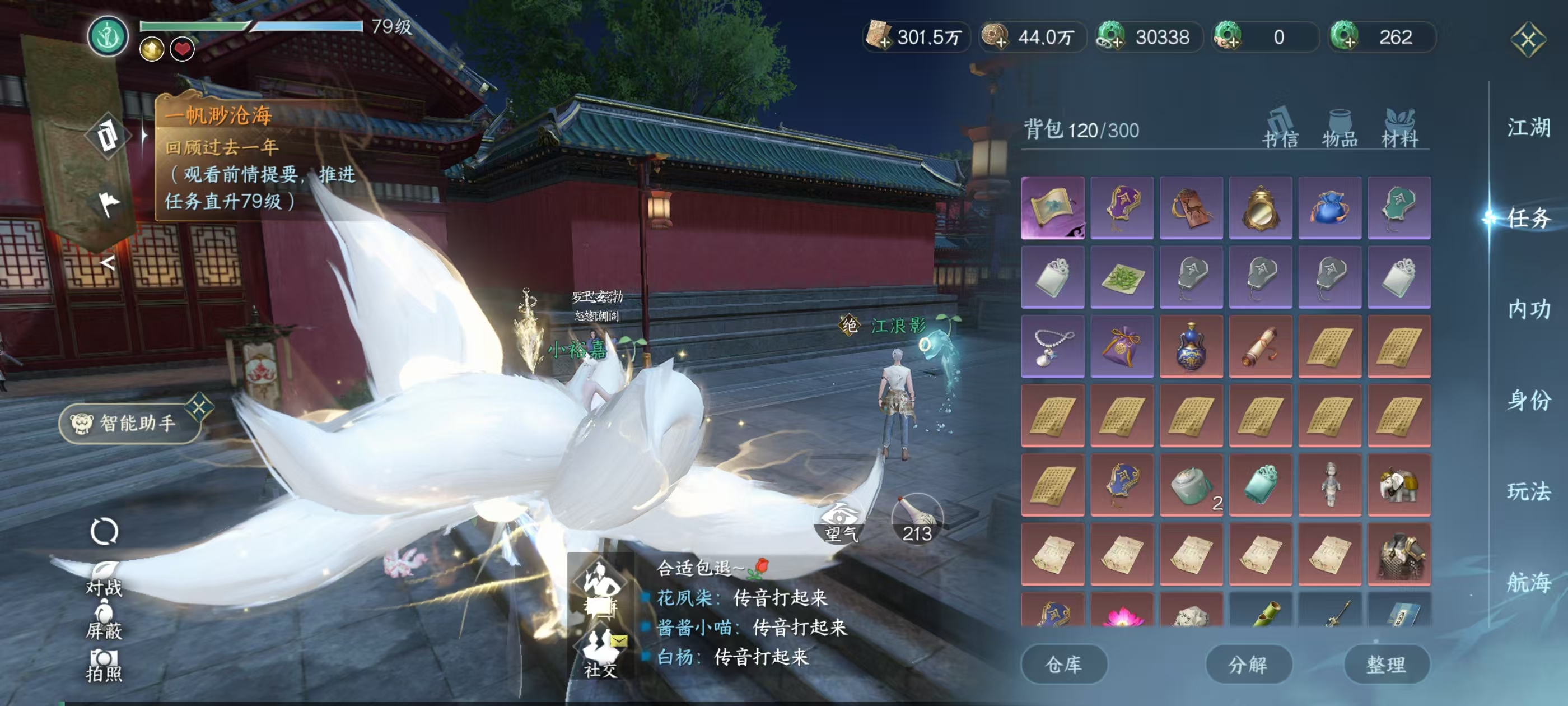Tap the 分解 decompose button
1568x706 pixels.
tap(1248, 664)
